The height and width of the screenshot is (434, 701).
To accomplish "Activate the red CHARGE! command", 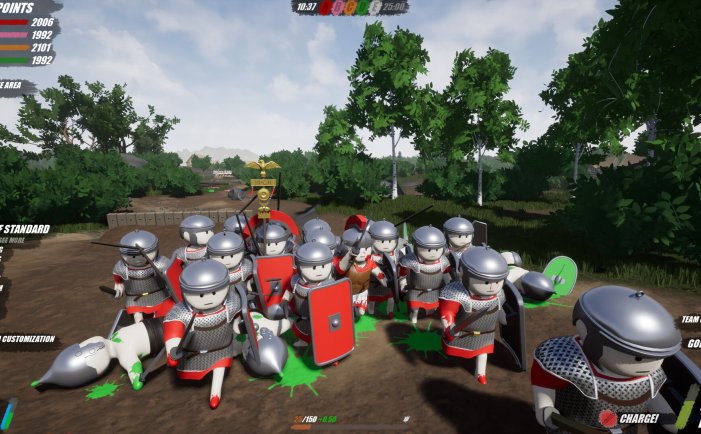I will 633,418.
